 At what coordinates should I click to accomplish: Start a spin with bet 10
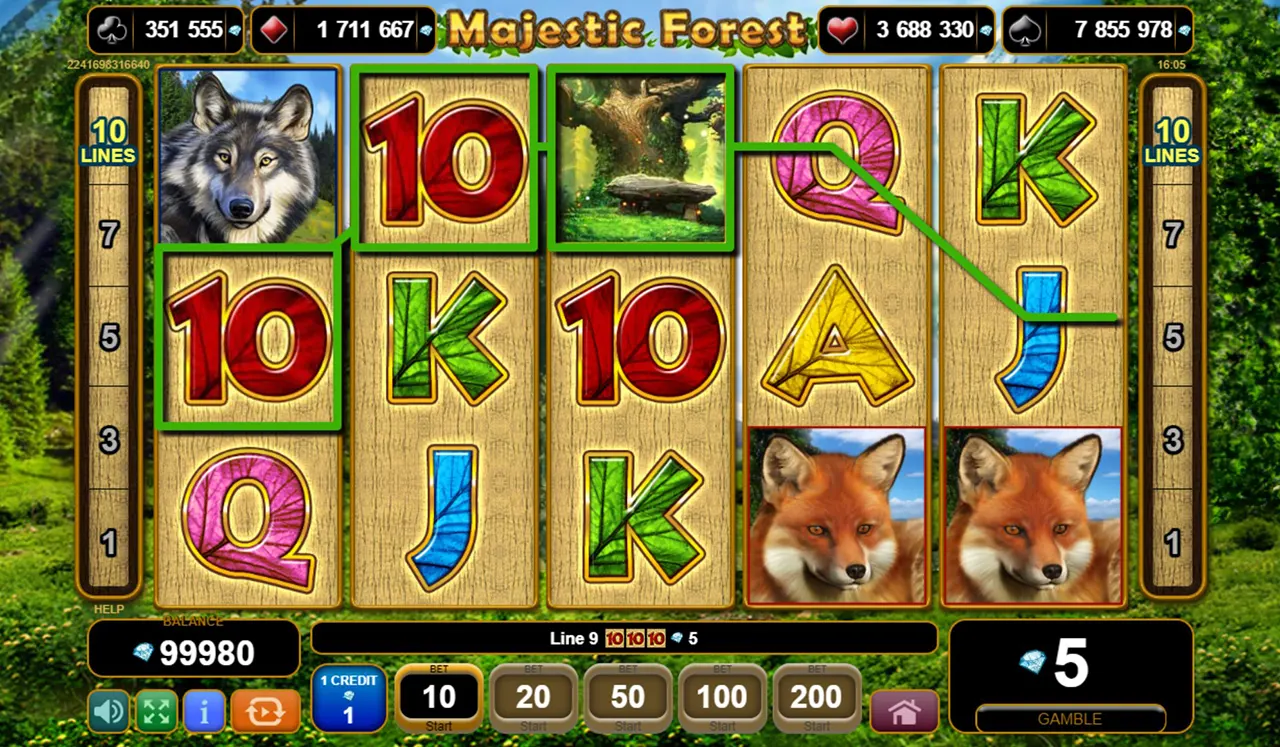point(439,699)
